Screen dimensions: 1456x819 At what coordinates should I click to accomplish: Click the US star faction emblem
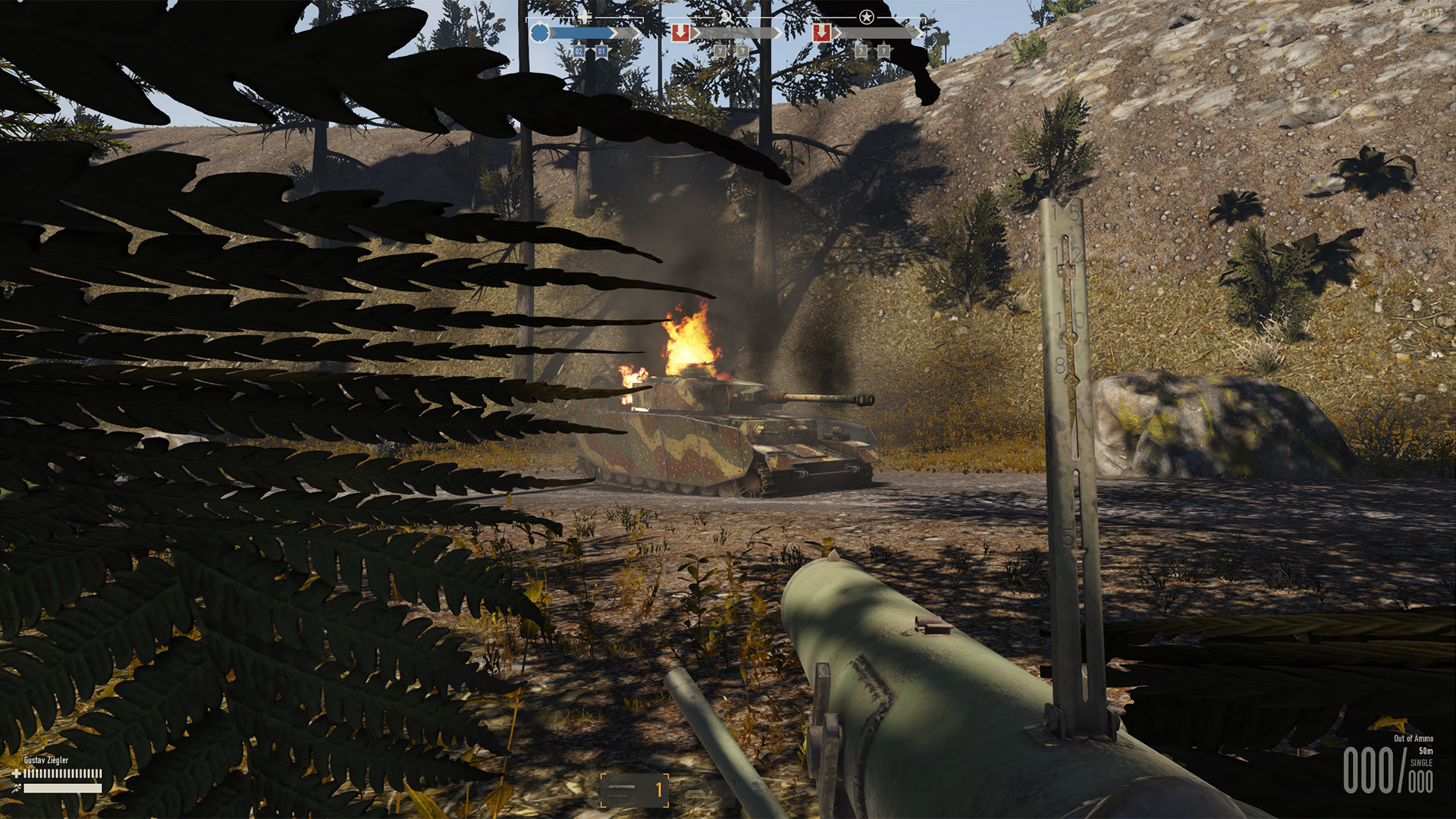tap(867, 17)
